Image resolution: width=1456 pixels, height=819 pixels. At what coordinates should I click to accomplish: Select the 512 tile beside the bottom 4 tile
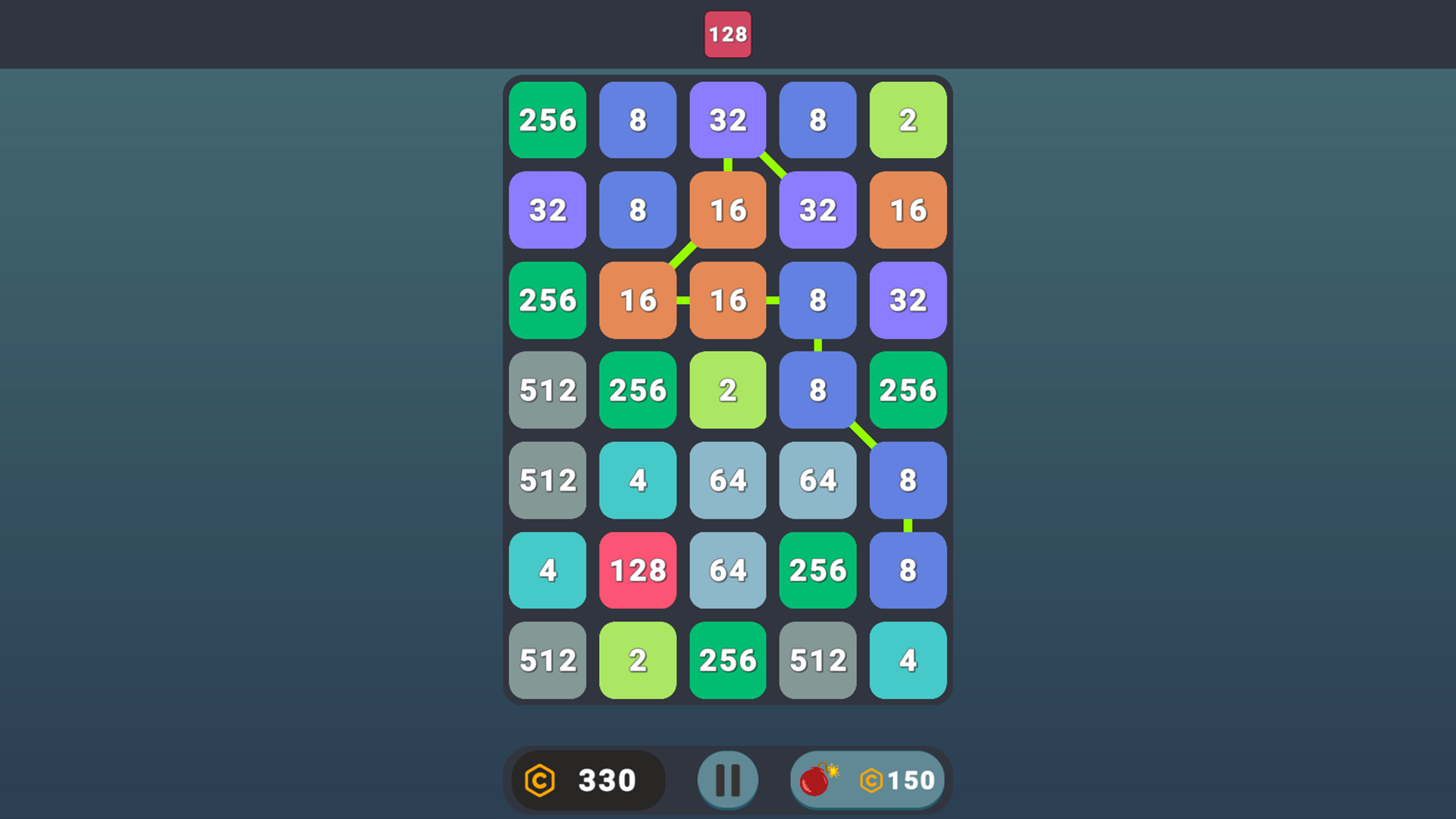point(817,661)
